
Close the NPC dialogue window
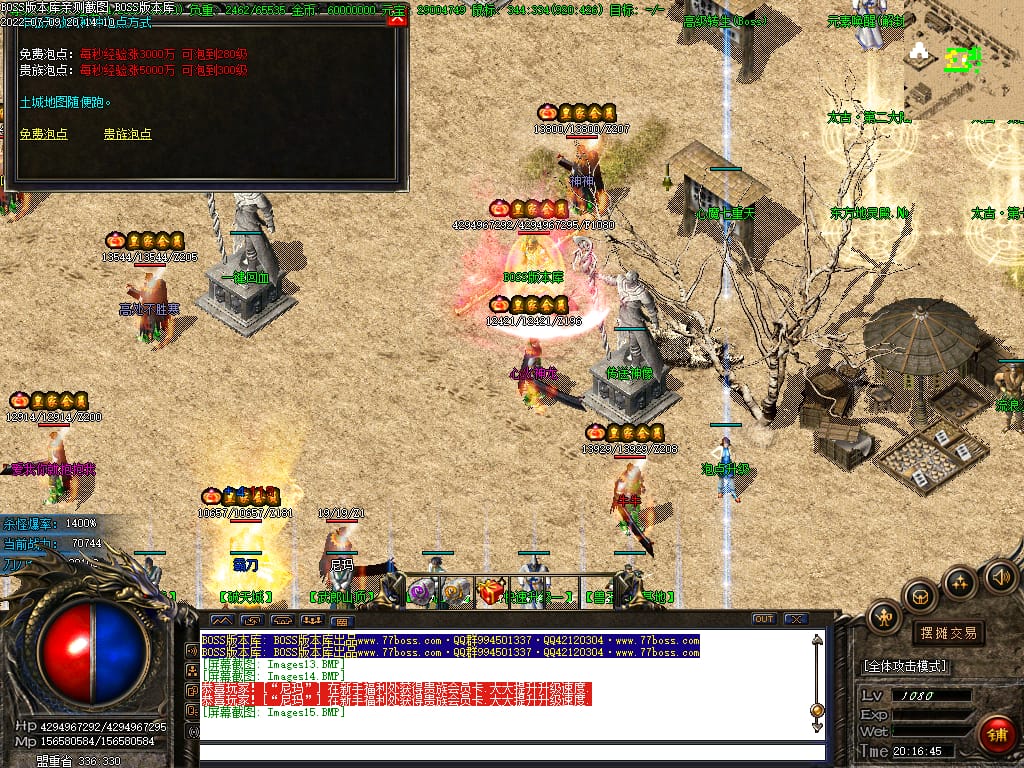[397, 20]
